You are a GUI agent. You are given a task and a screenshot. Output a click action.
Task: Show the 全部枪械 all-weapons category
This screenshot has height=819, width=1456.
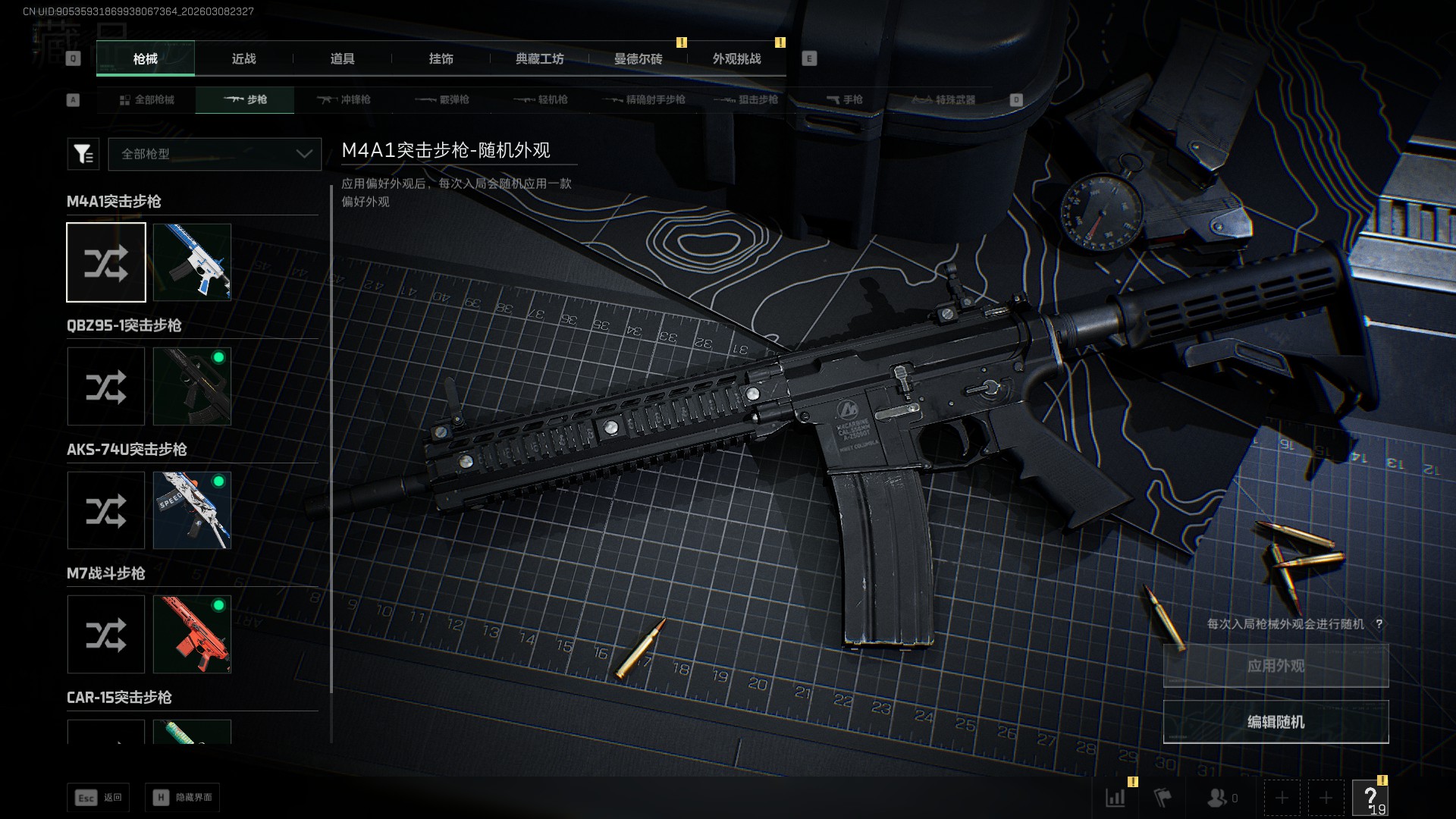point(146,99)
